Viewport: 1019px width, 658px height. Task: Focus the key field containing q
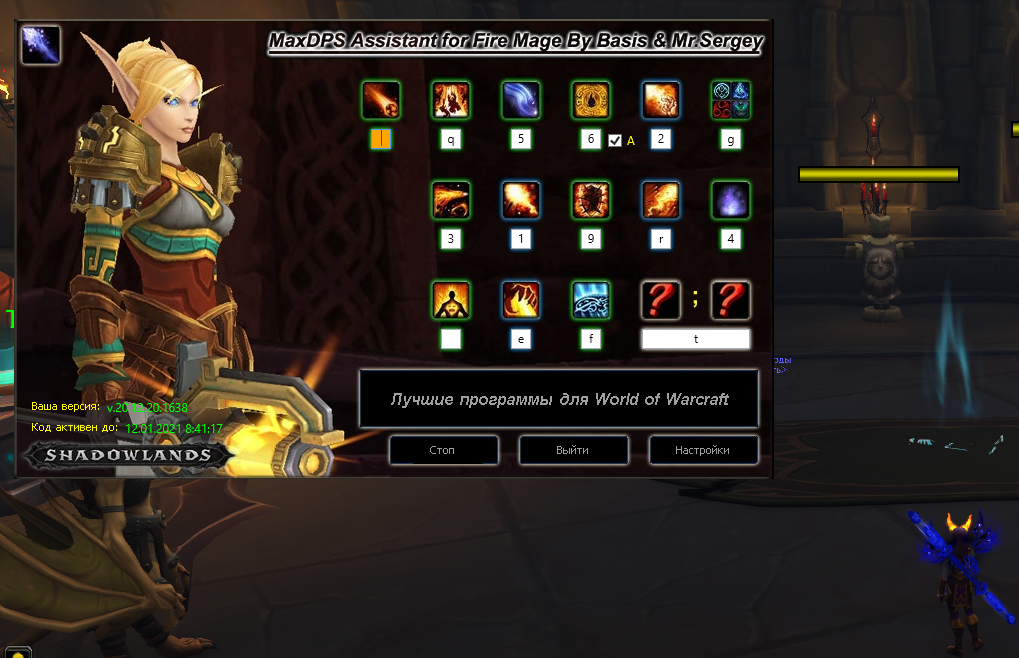(x=451, y=140)
